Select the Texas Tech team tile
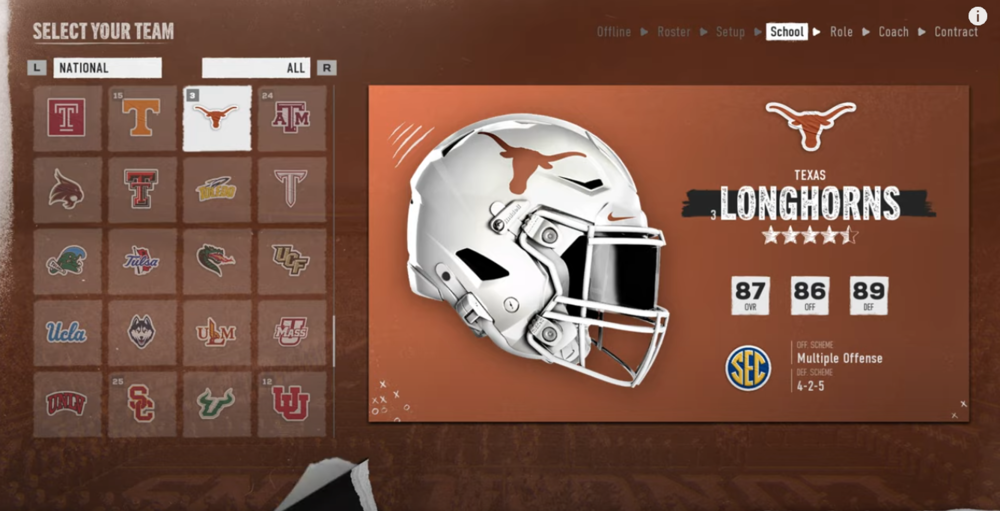This screenshot has width=1000, height=511. pyautogui.click(x=142, y=189)
